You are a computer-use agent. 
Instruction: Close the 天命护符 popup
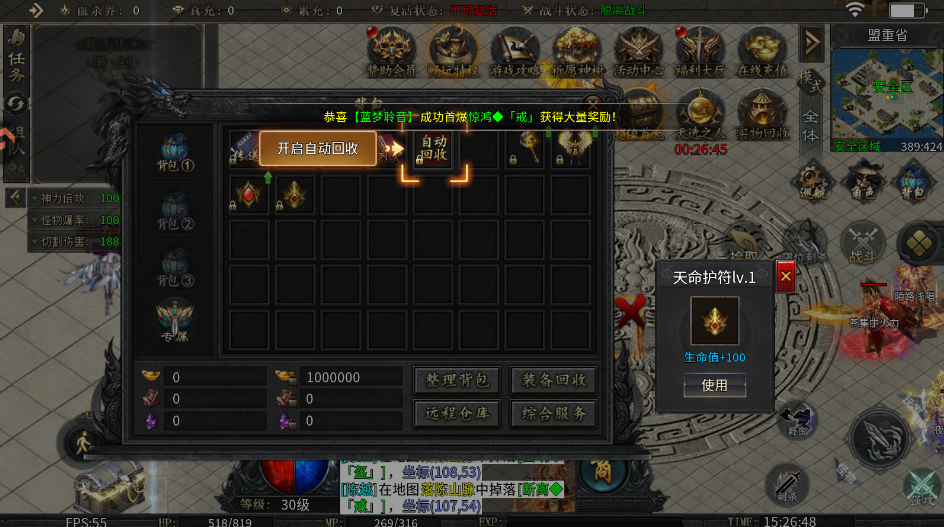(785, 276)
